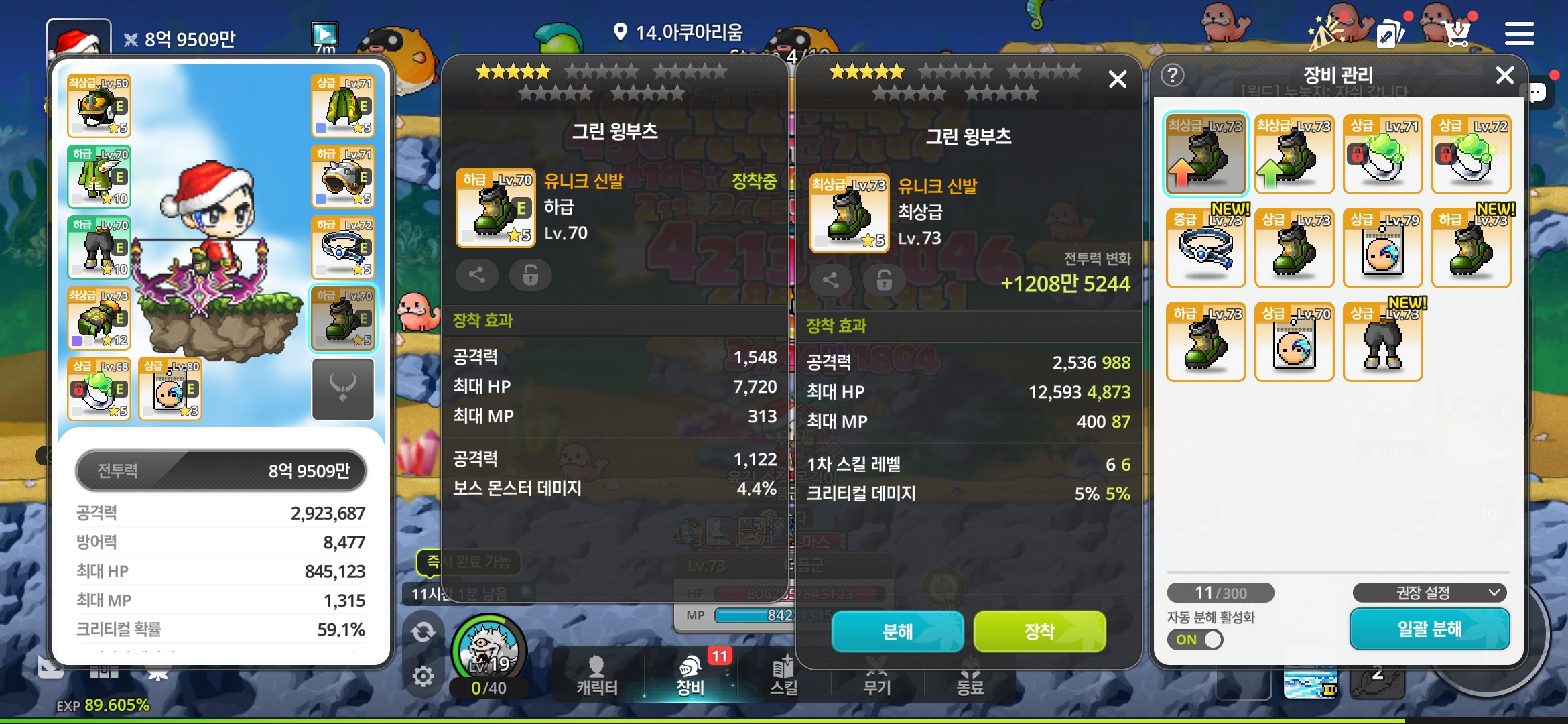Screen dimensions: 1568x724
Task: Select the Lv.73 pants in inventory
Action: pyautogui.click(x=1382, y=342)
